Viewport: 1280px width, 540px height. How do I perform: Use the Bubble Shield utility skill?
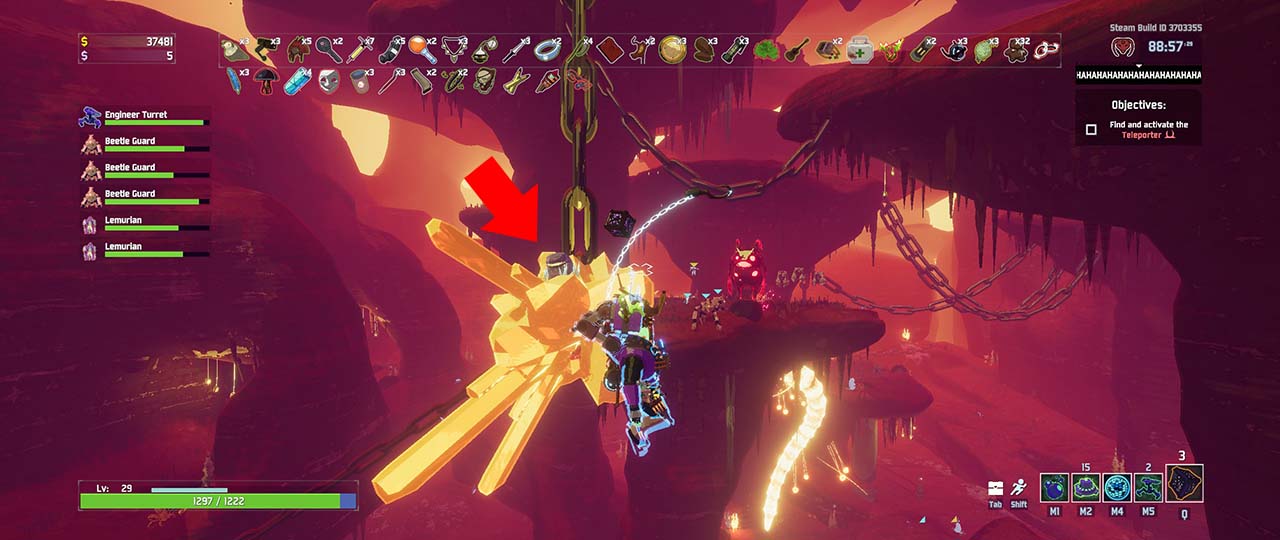pyautogui.click(x=1118, y=488)
